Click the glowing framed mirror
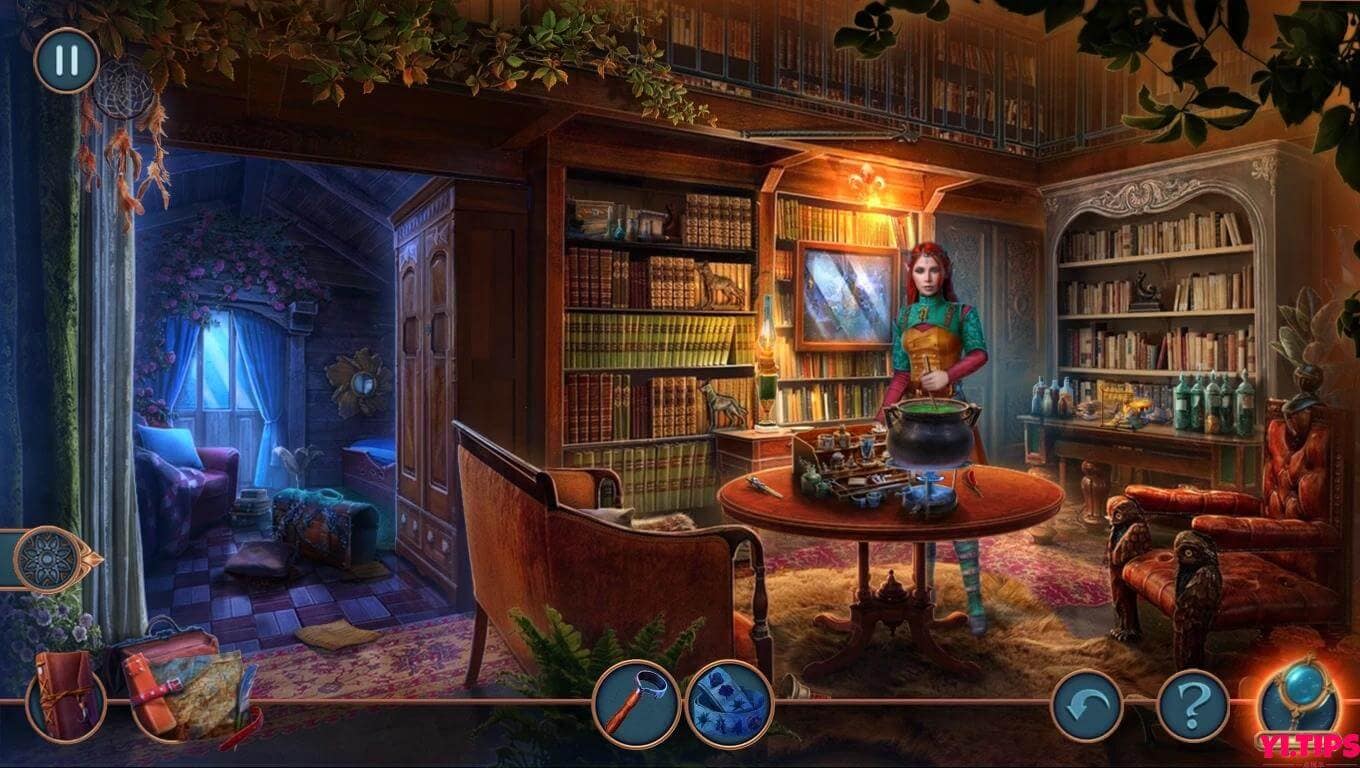 click(845, 295)
